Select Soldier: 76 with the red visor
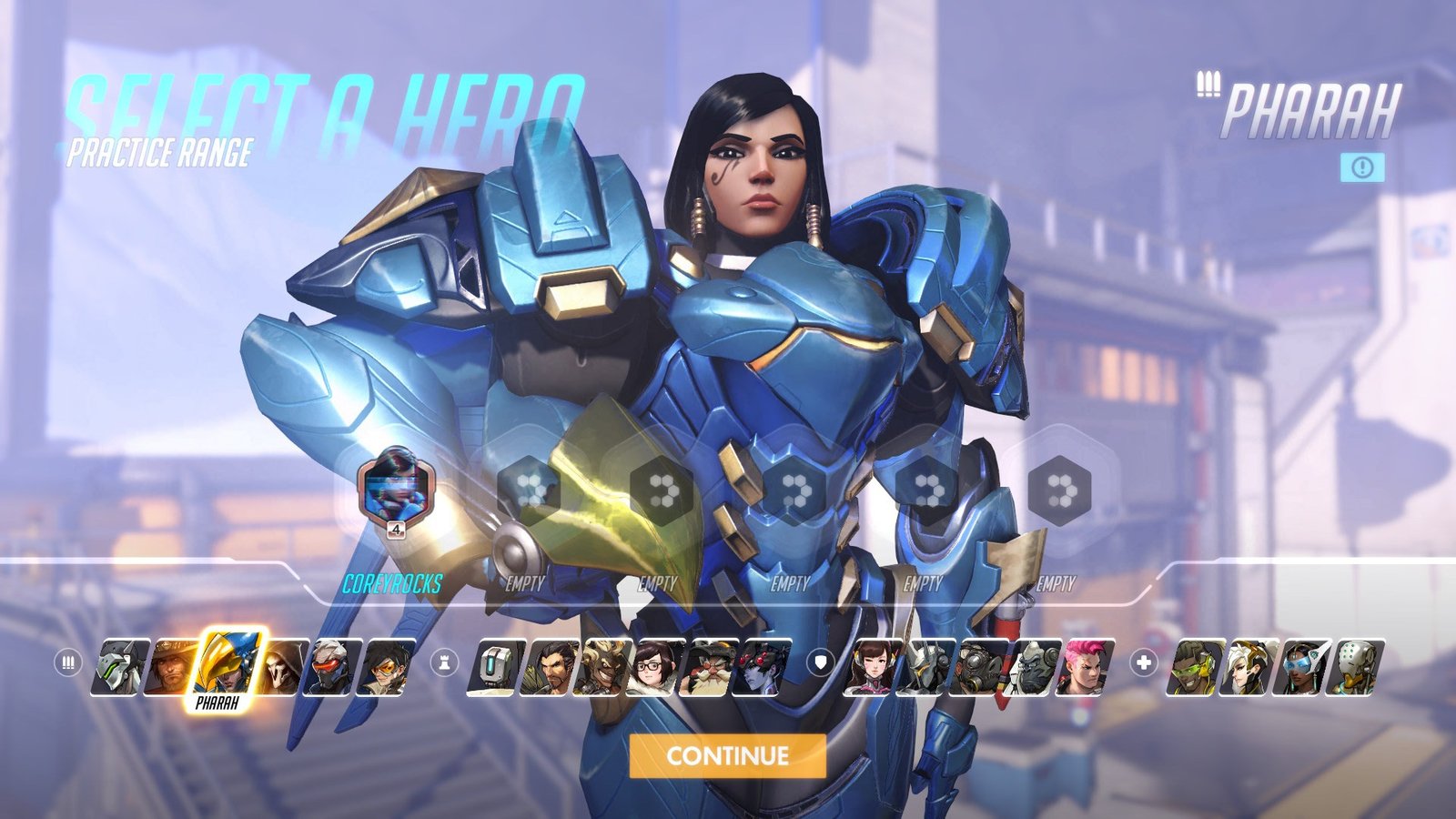The image size is (1456, 819). [334, 667]
